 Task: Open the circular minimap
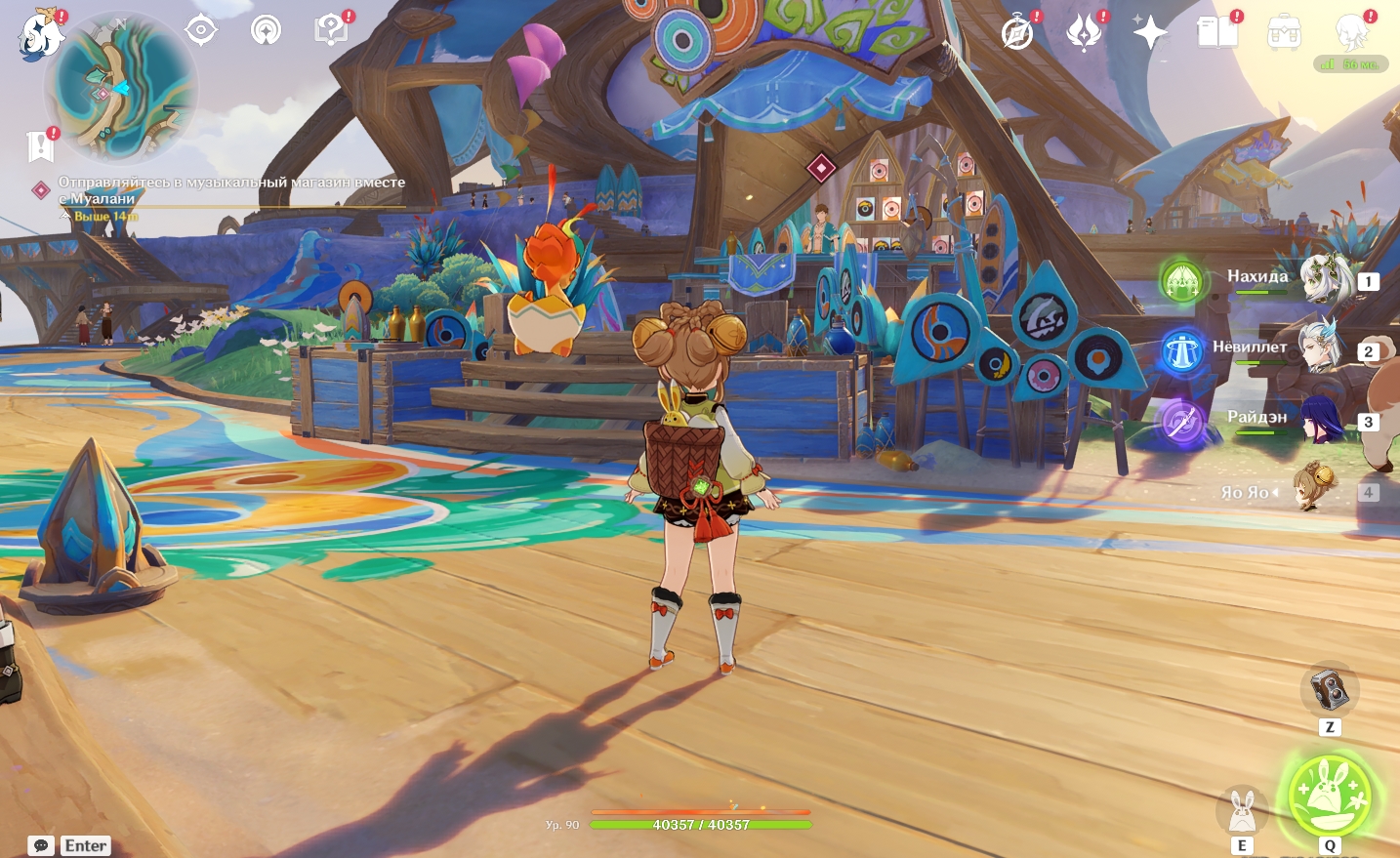tap(121, 87)
